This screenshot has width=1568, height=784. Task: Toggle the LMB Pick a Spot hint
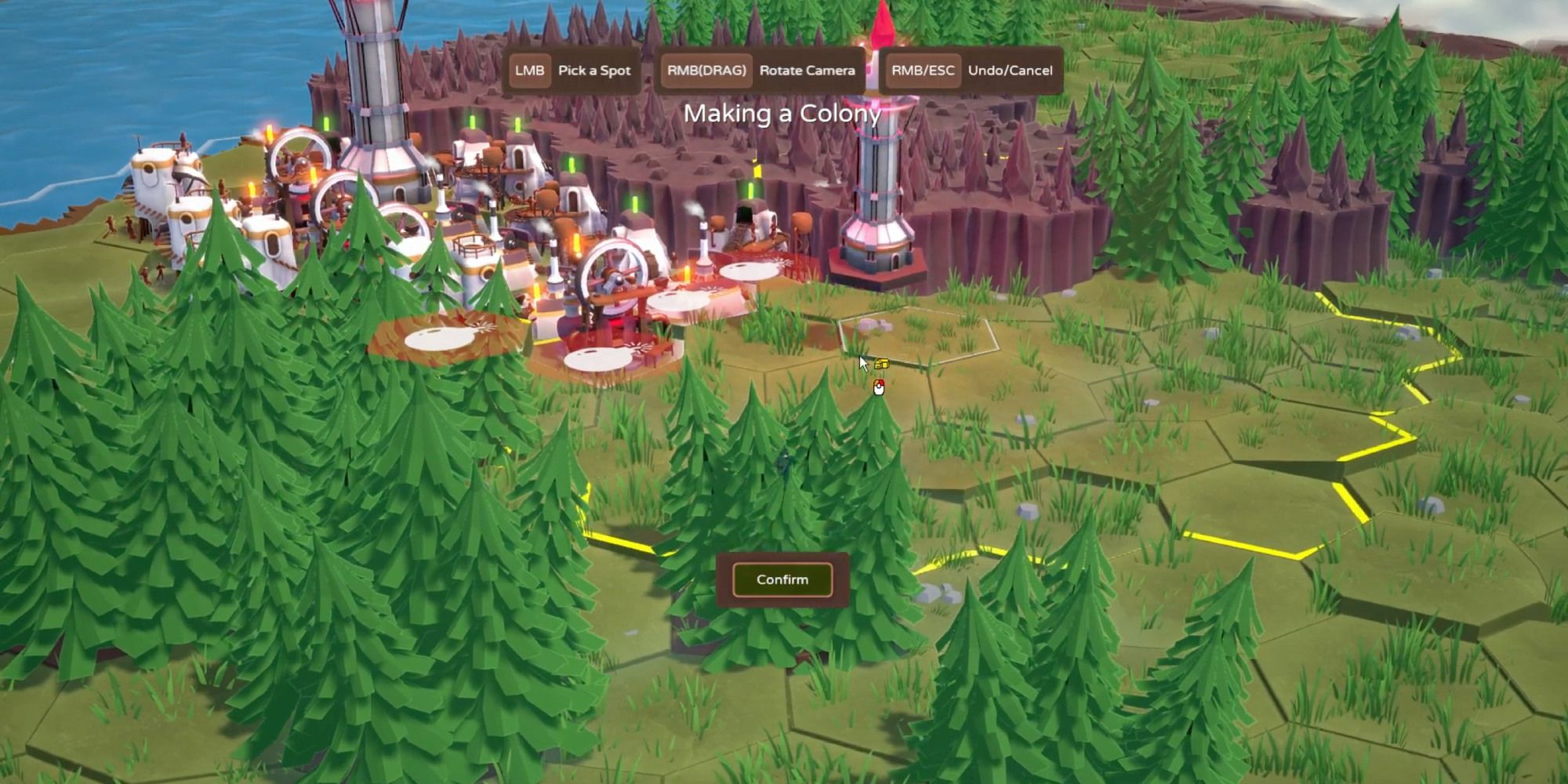pos(572,71)
